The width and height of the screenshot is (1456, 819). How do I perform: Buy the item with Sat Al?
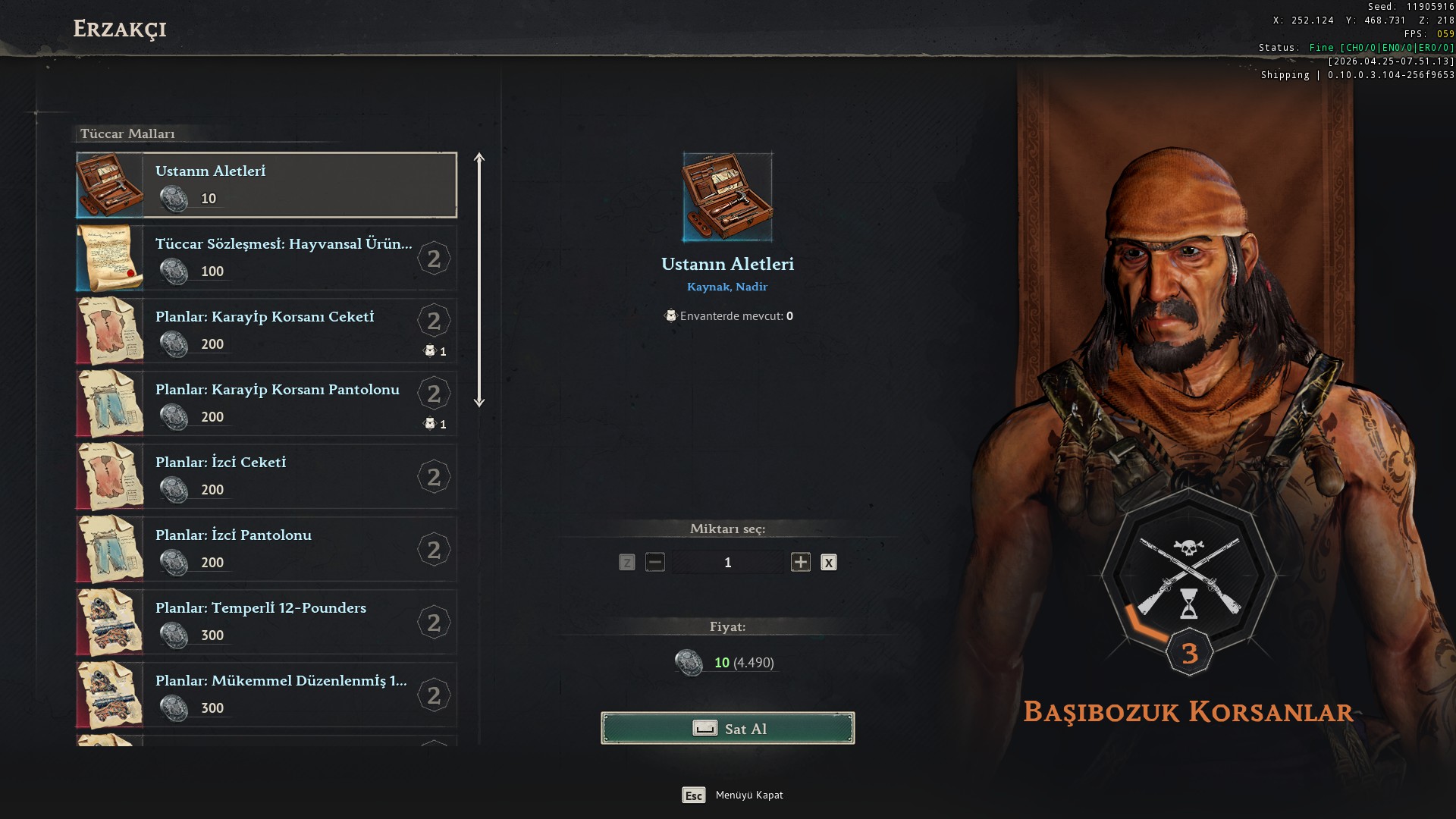pos(727,728)
